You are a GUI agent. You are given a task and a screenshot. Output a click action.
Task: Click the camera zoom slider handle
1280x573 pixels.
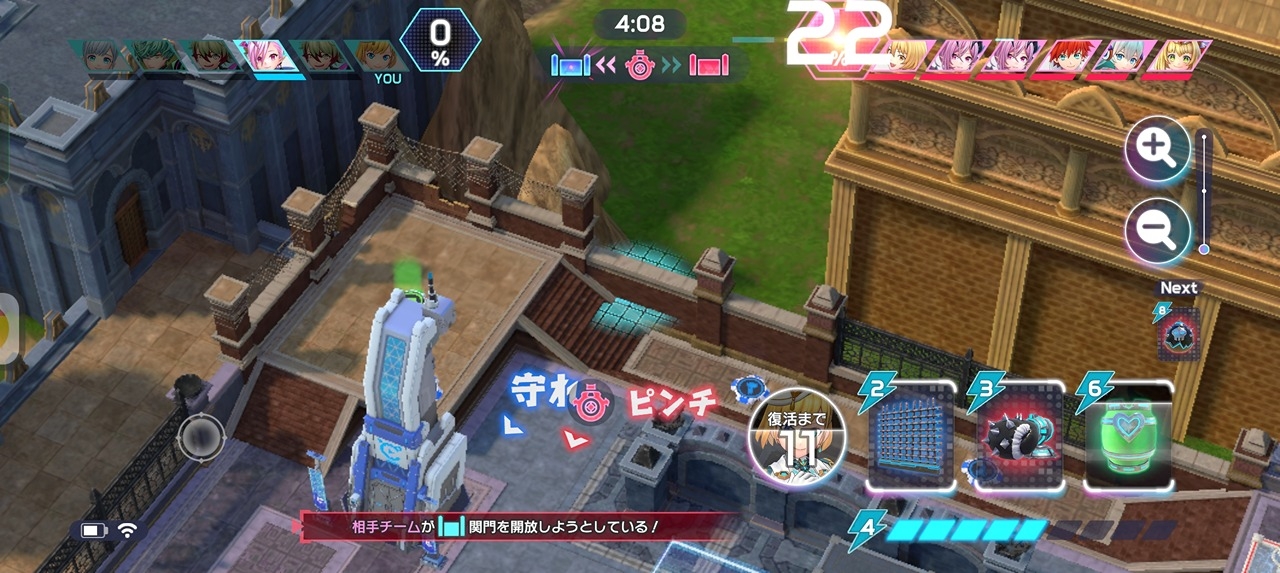point(1204,249)
